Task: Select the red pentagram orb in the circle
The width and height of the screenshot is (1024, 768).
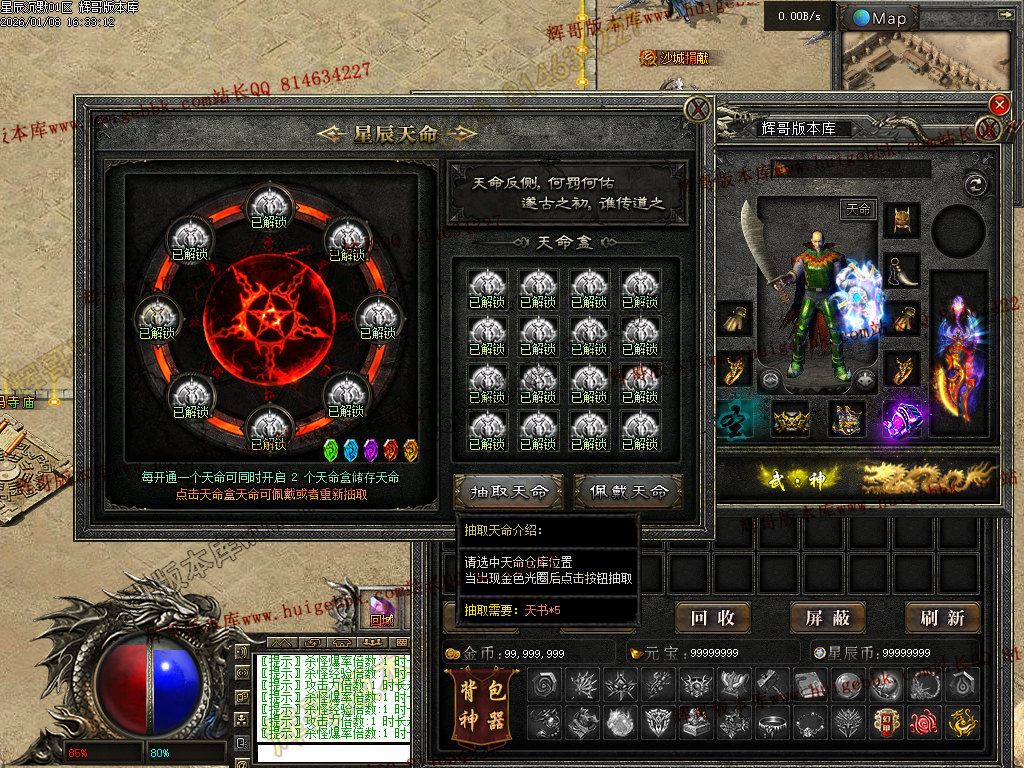Action: [268, 318]
